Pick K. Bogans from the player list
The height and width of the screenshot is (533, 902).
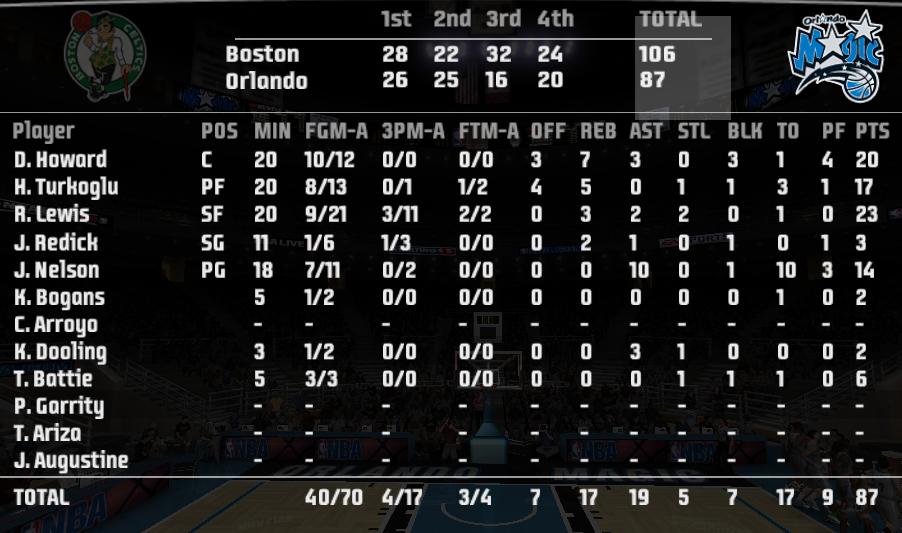(x=59, y=297)
